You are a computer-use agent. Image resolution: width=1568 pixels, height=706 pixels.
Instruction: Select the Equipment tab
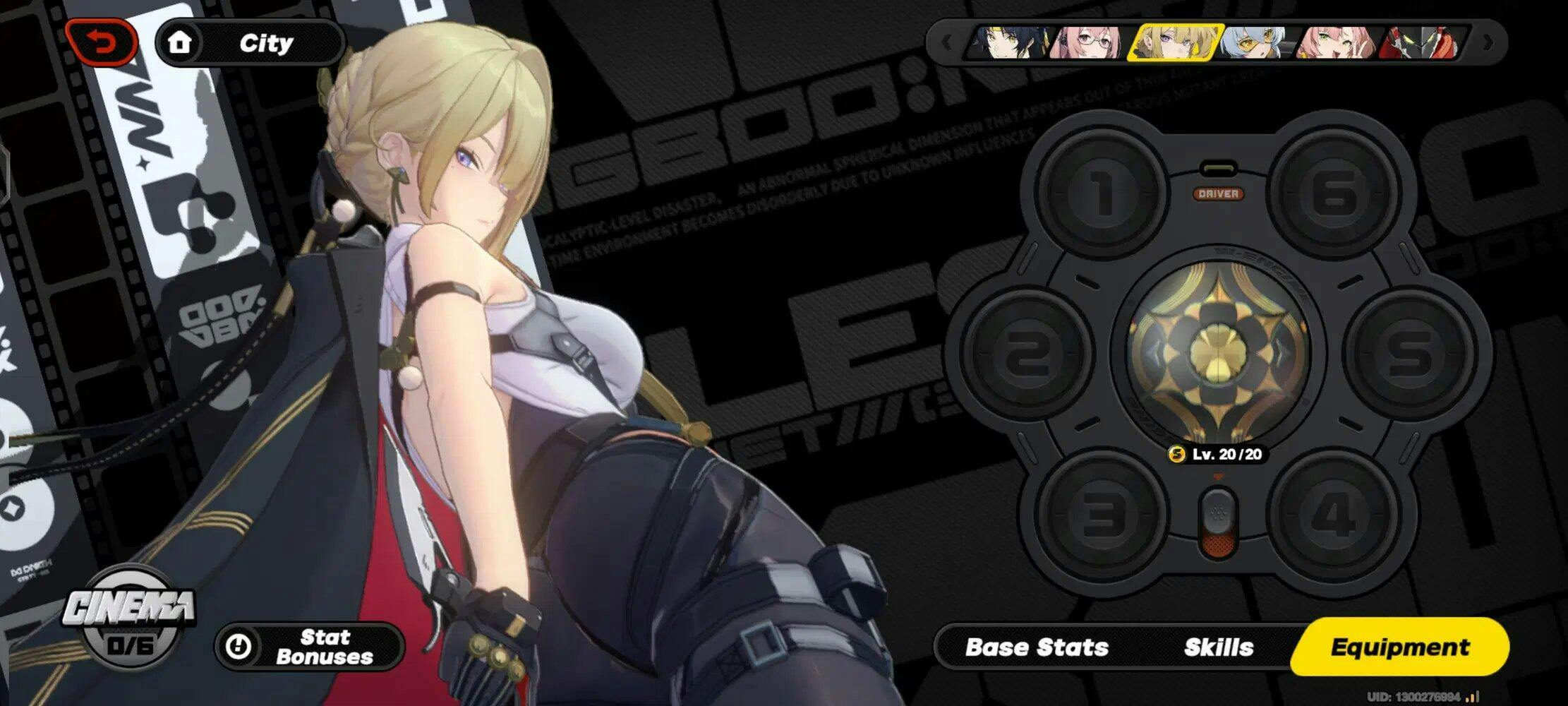[1399, 647]
